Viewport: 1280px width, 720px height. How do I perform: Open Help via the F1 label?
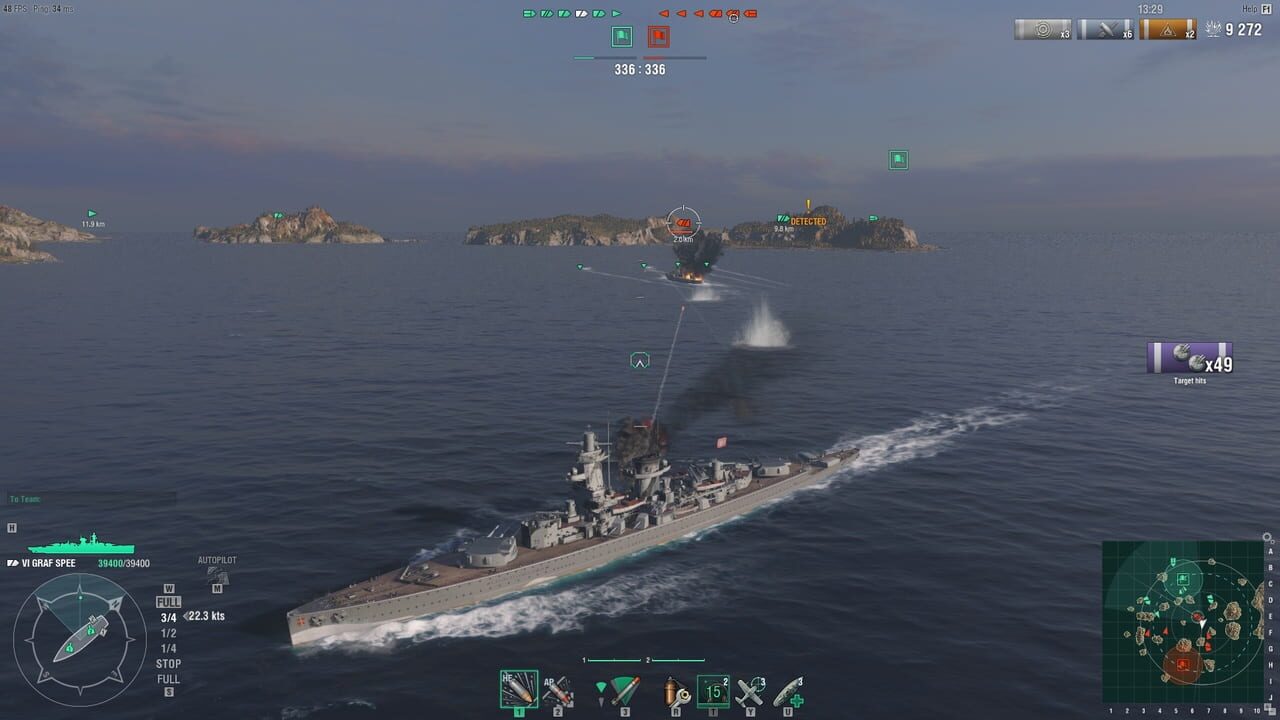click(x=1265, y=11)
